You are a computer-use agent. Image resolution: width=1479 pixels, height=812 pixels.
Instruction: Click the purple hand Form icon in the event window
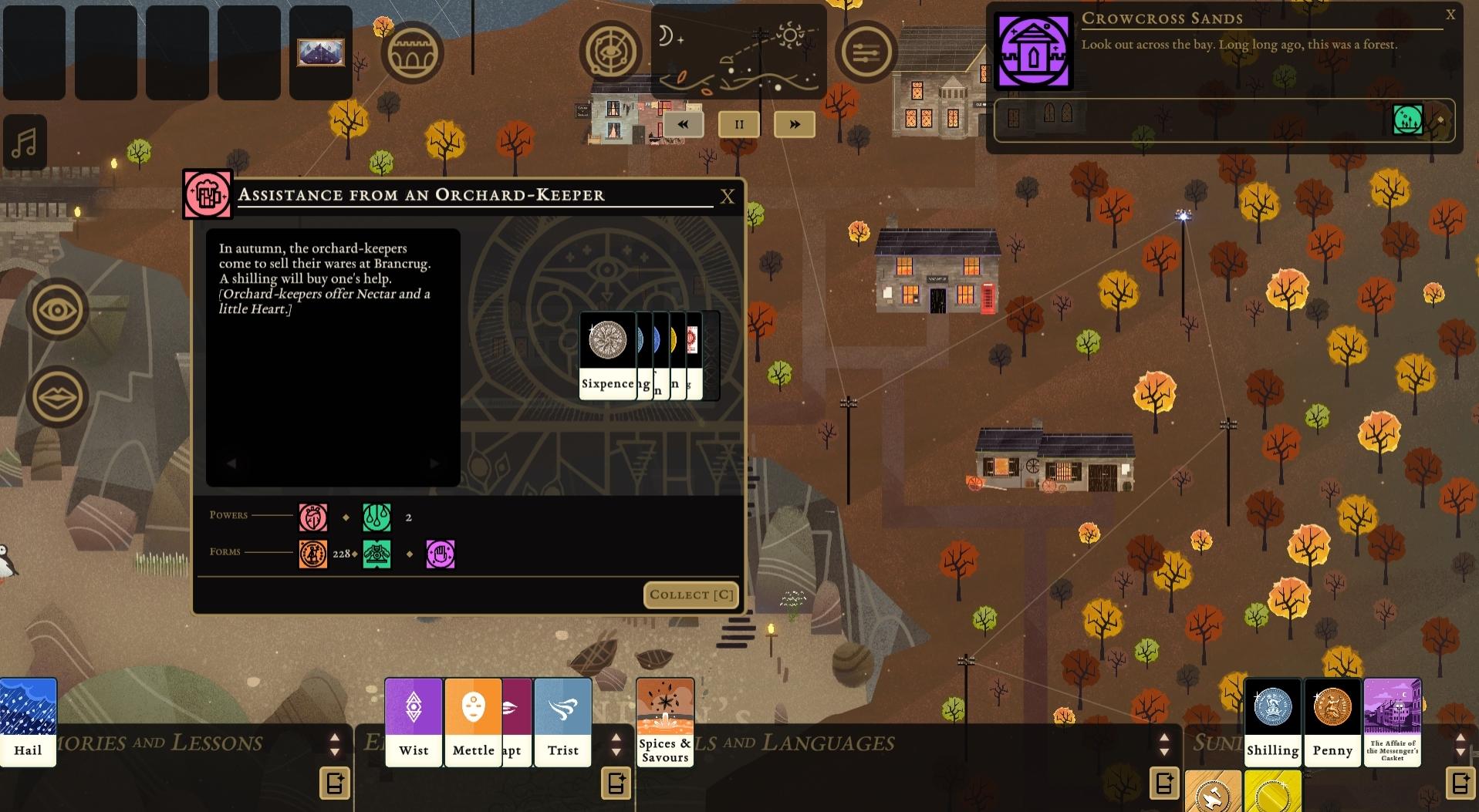click(441, 554)
